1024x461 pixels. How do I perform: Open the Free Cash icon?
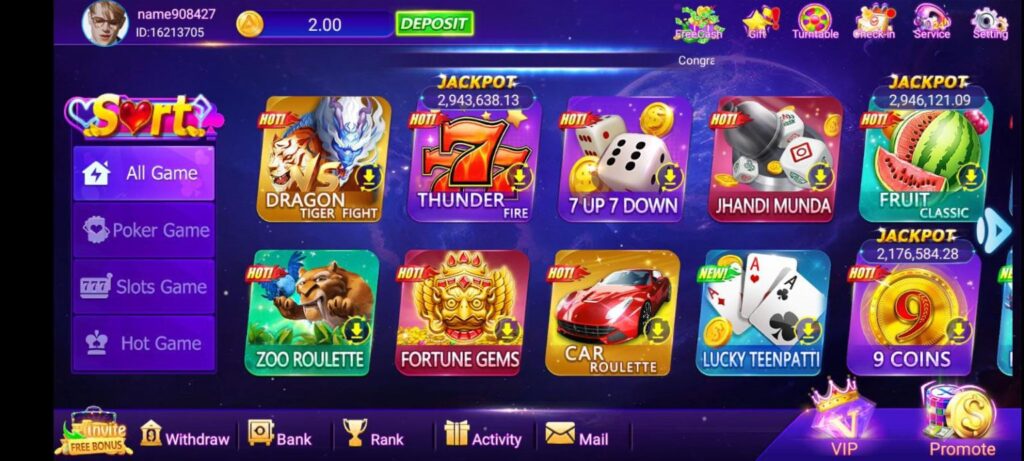698,22
